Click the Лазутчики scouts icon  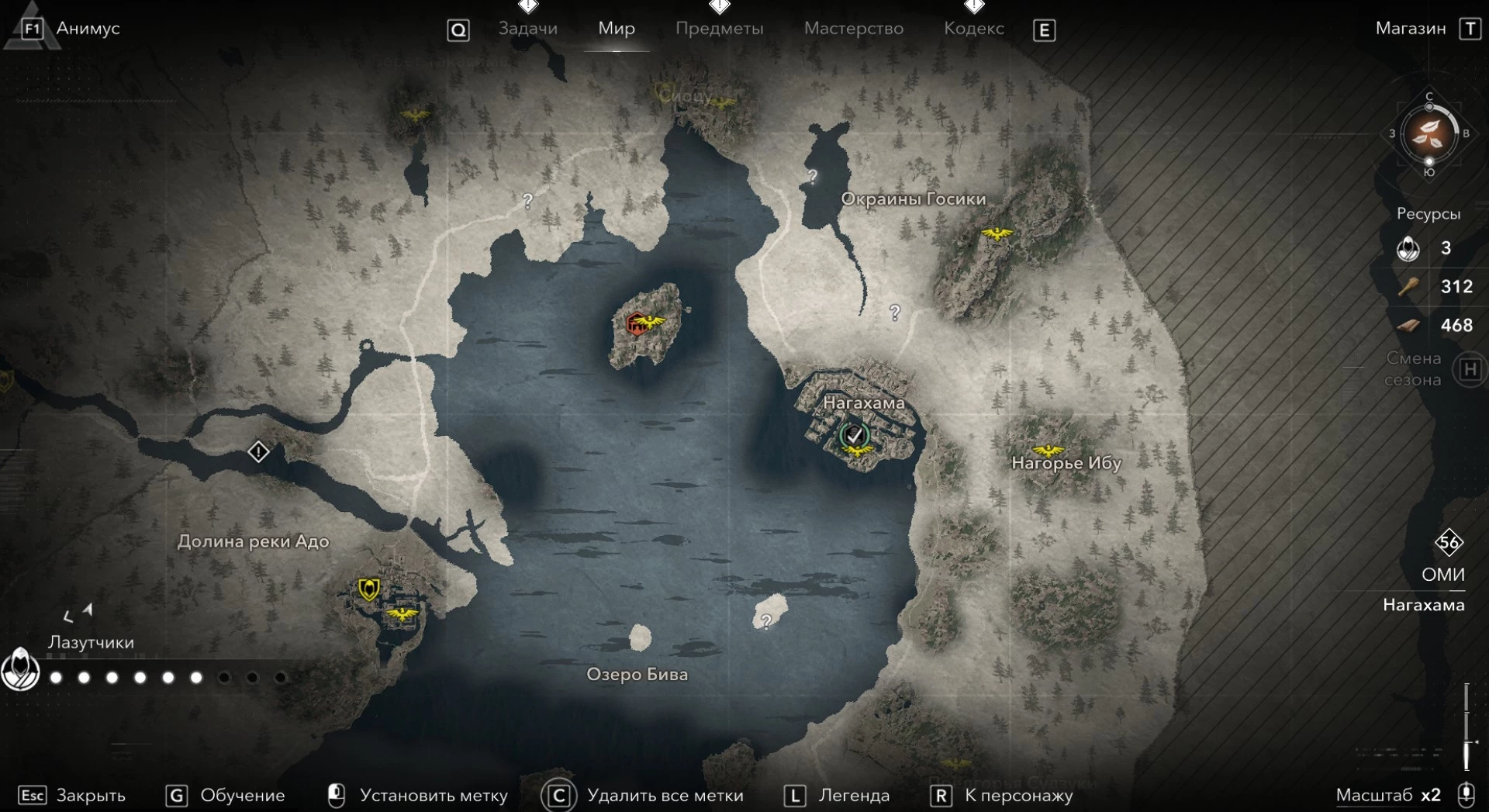(20, 669)
